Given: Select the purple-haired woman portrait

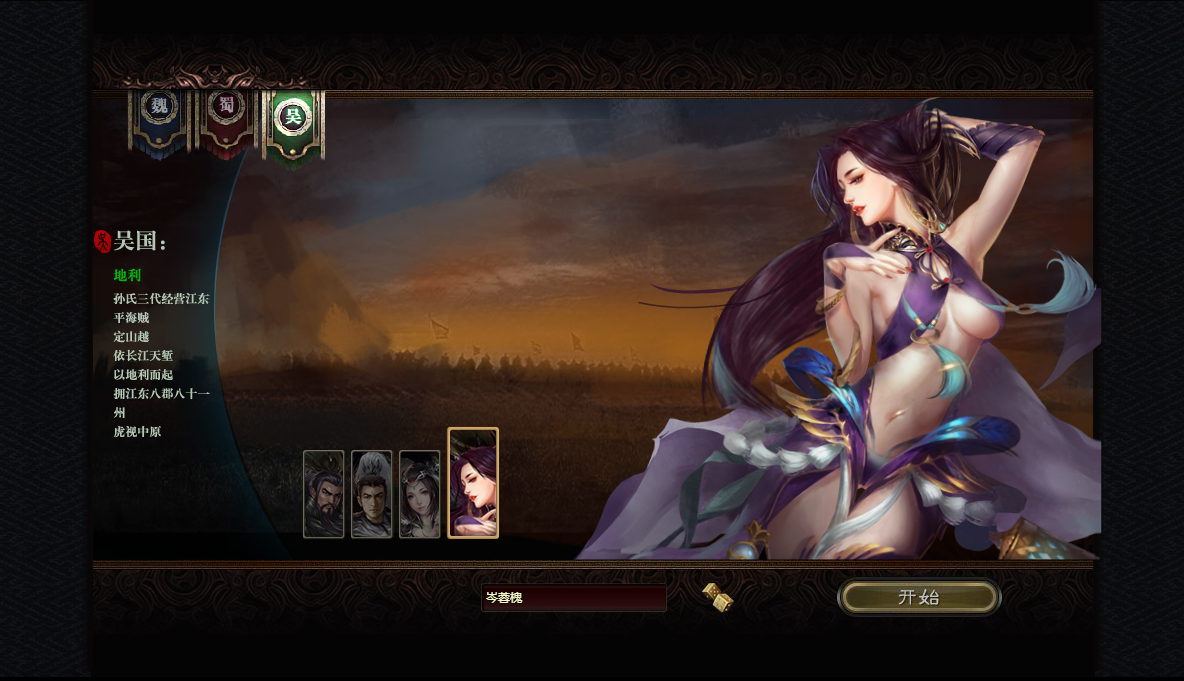Looking at the screenshot, I should (473, 483).
